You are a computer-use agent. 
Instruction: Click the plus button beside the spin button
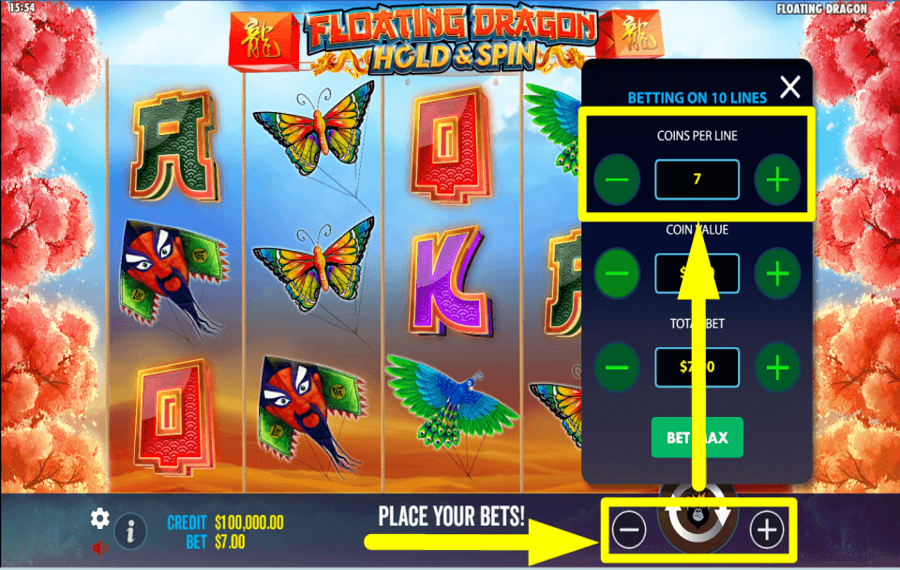767,529
